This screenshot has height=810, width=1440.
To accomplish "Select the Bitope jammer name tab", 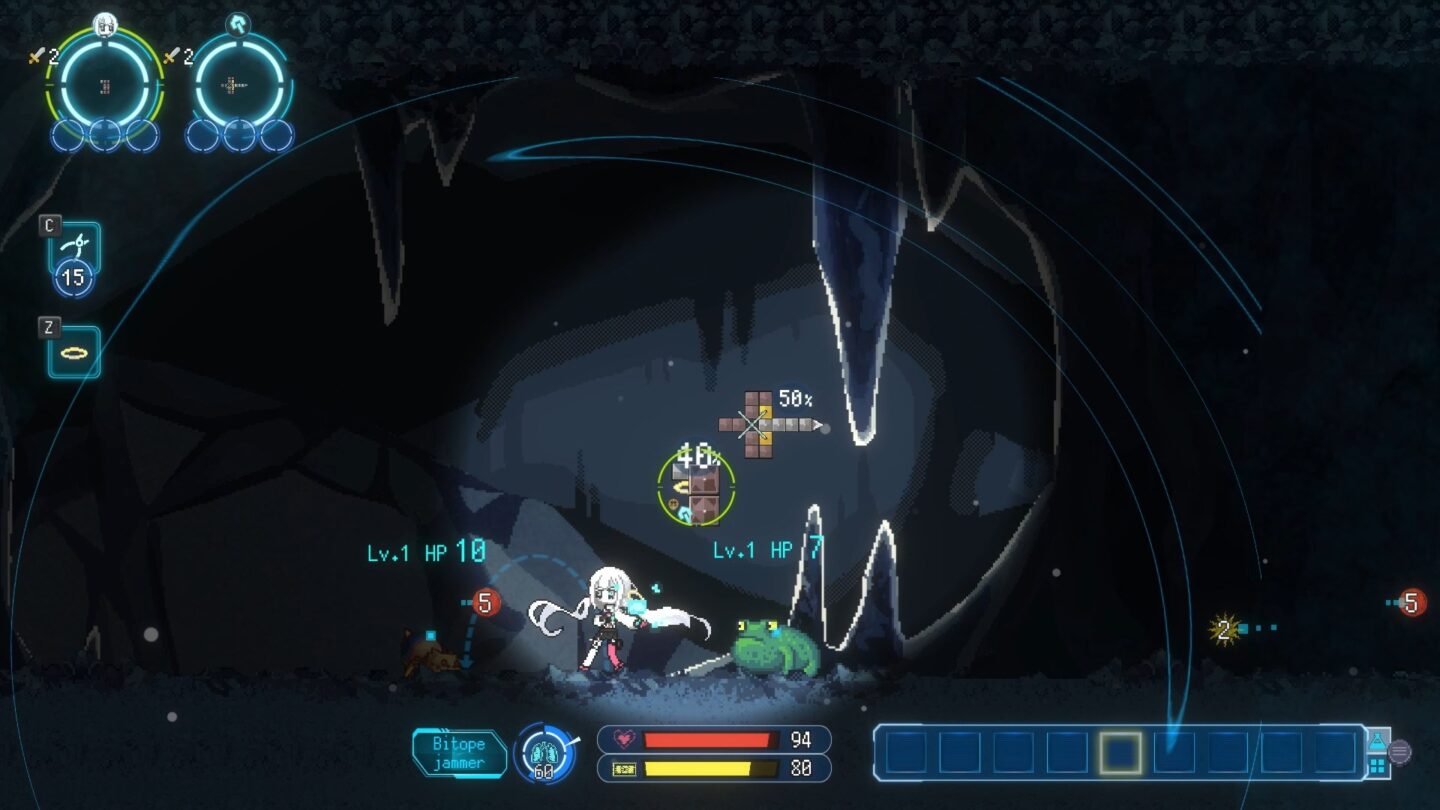I will click(460, 752).
